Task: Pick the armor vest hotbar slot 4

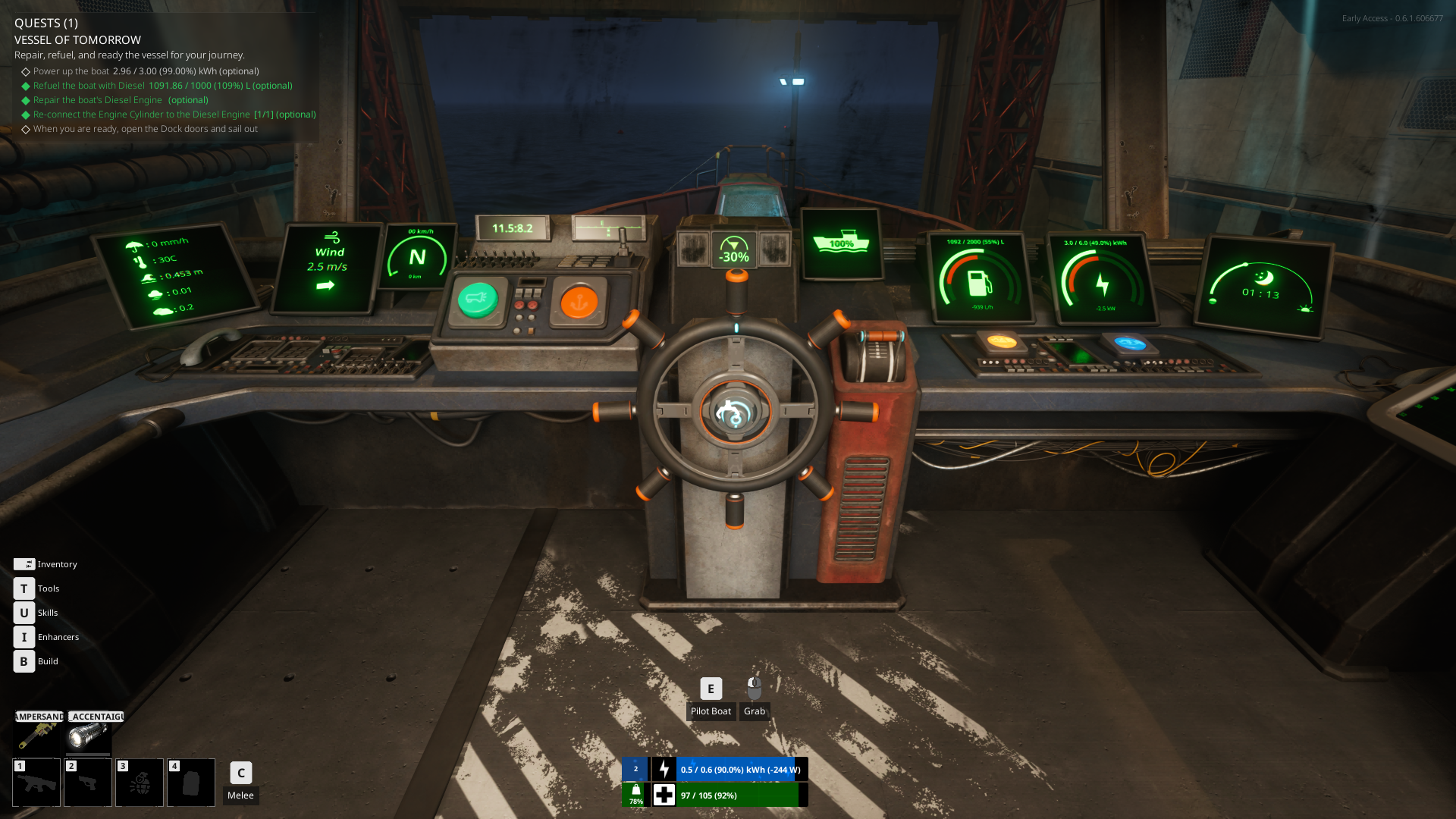Action: 191,783
